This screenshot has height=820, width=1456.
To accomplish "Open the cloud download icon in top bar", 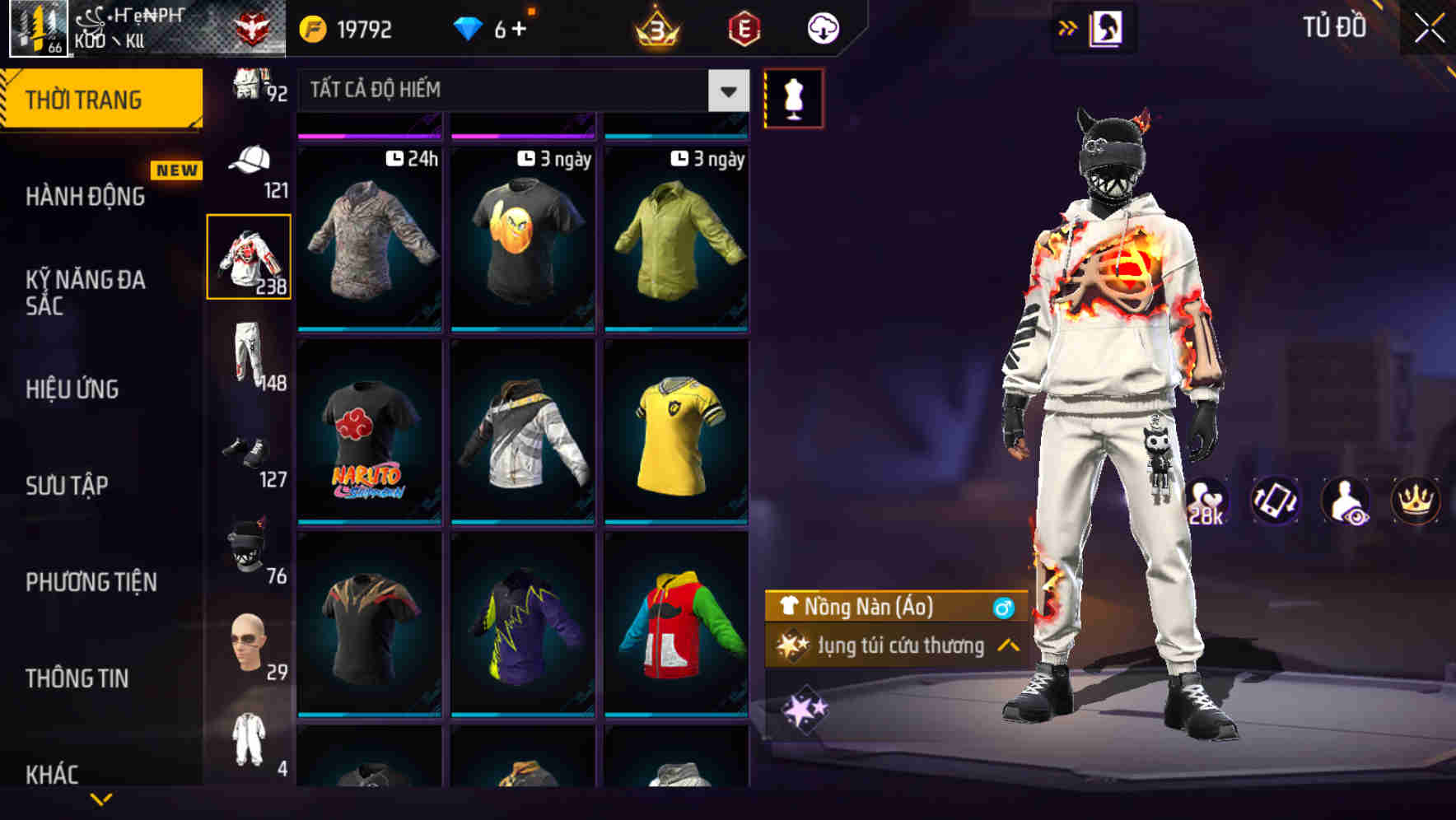I will pyautogui.click(x=822, y=27).
